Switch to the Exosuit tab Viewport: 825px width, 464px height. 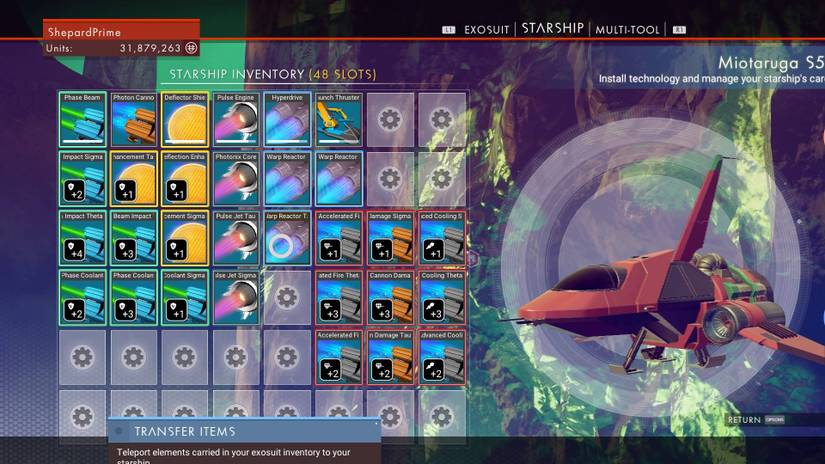point(486,30)
